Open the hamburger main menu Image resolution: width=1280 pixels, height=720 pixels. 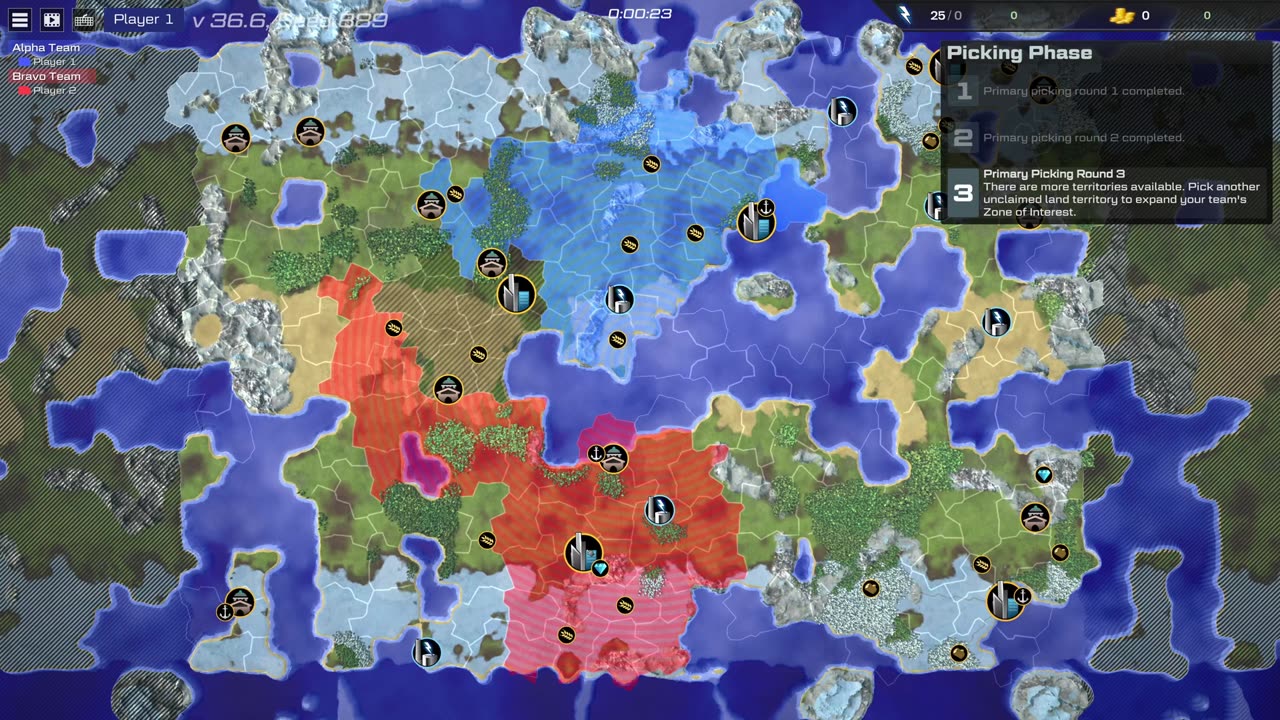pyautogui.click(x=20, y=19)
